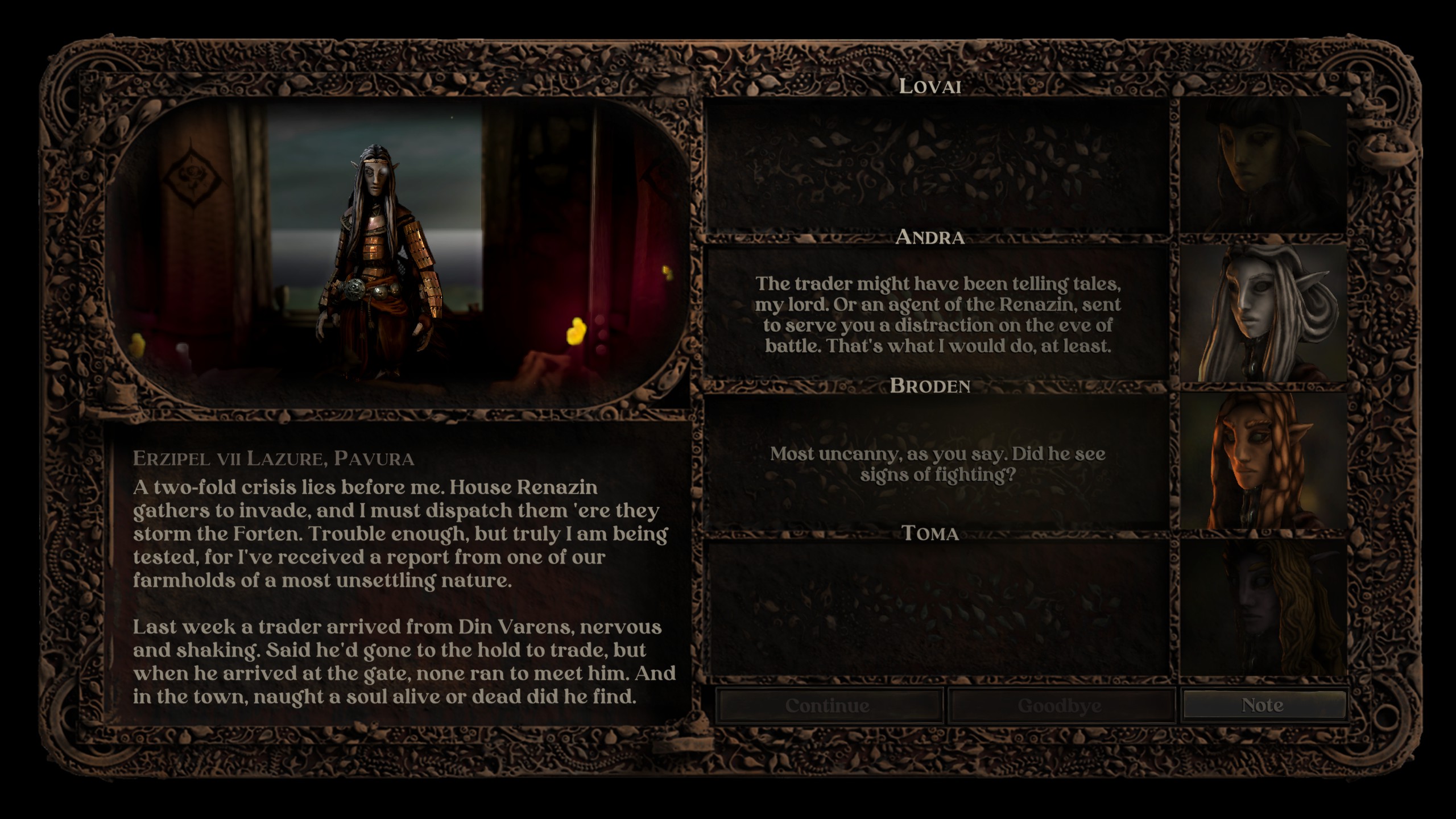Choose Andra's reply about the trader
1456x819 pixels.
[937, 315]
